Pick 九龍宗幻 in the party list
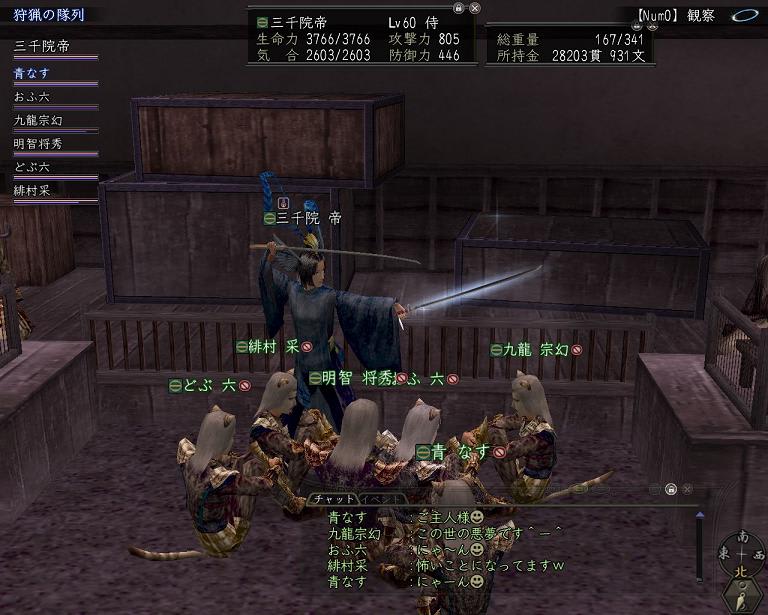The width and height of the screenshot is (768, 615). click(x=39, y=120)
